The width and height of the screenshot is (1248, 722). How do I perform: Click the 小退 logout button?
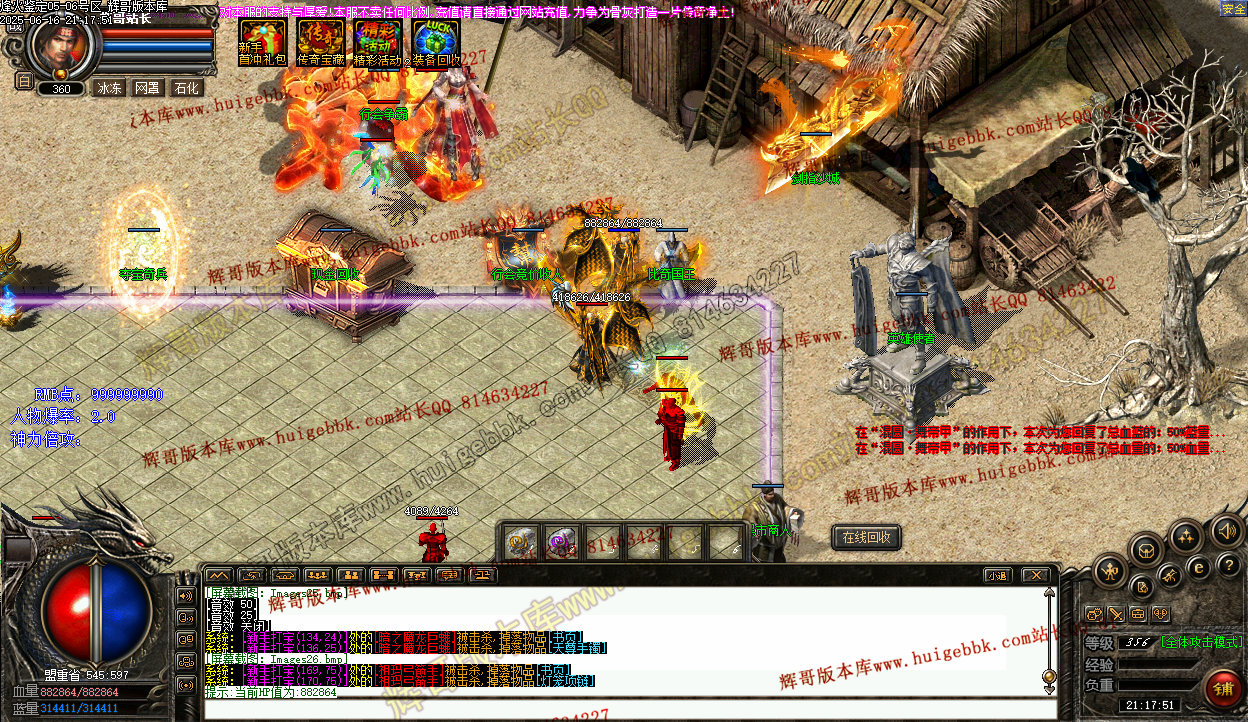pyautogui.click(x=996, y=575)
